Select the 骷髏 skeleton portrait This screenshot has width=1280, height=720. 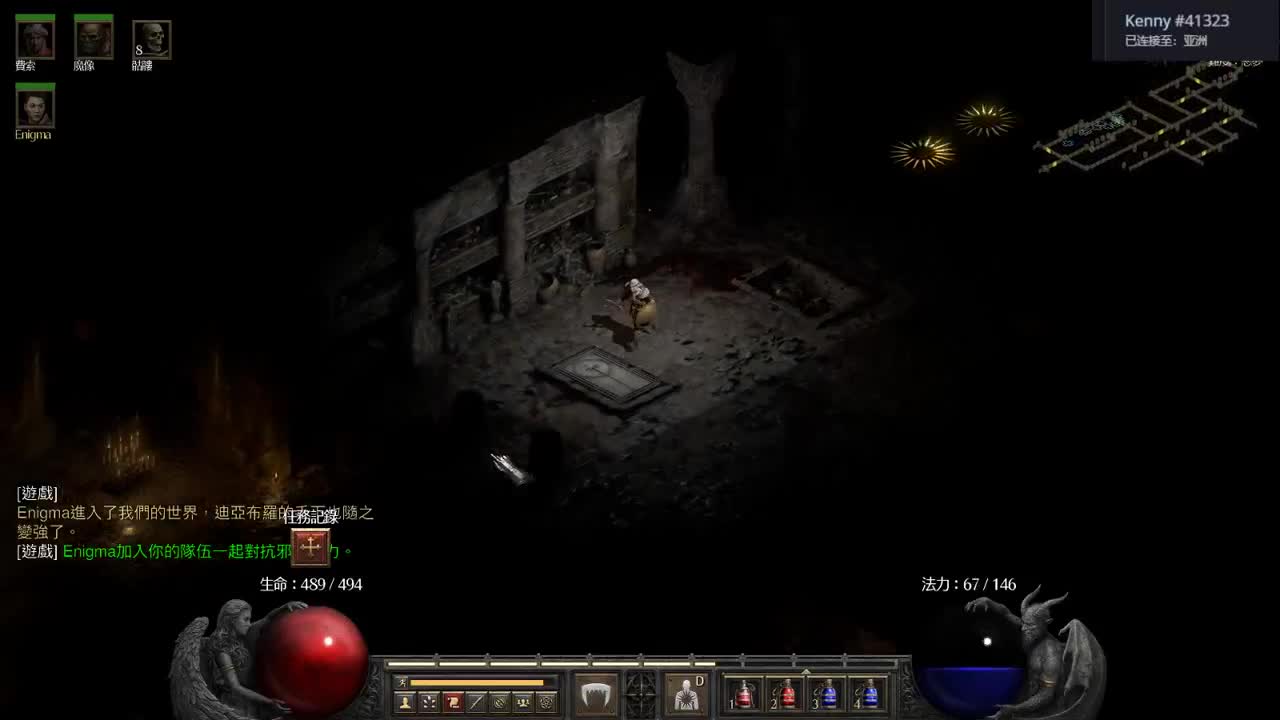click(x=151, y=38)
